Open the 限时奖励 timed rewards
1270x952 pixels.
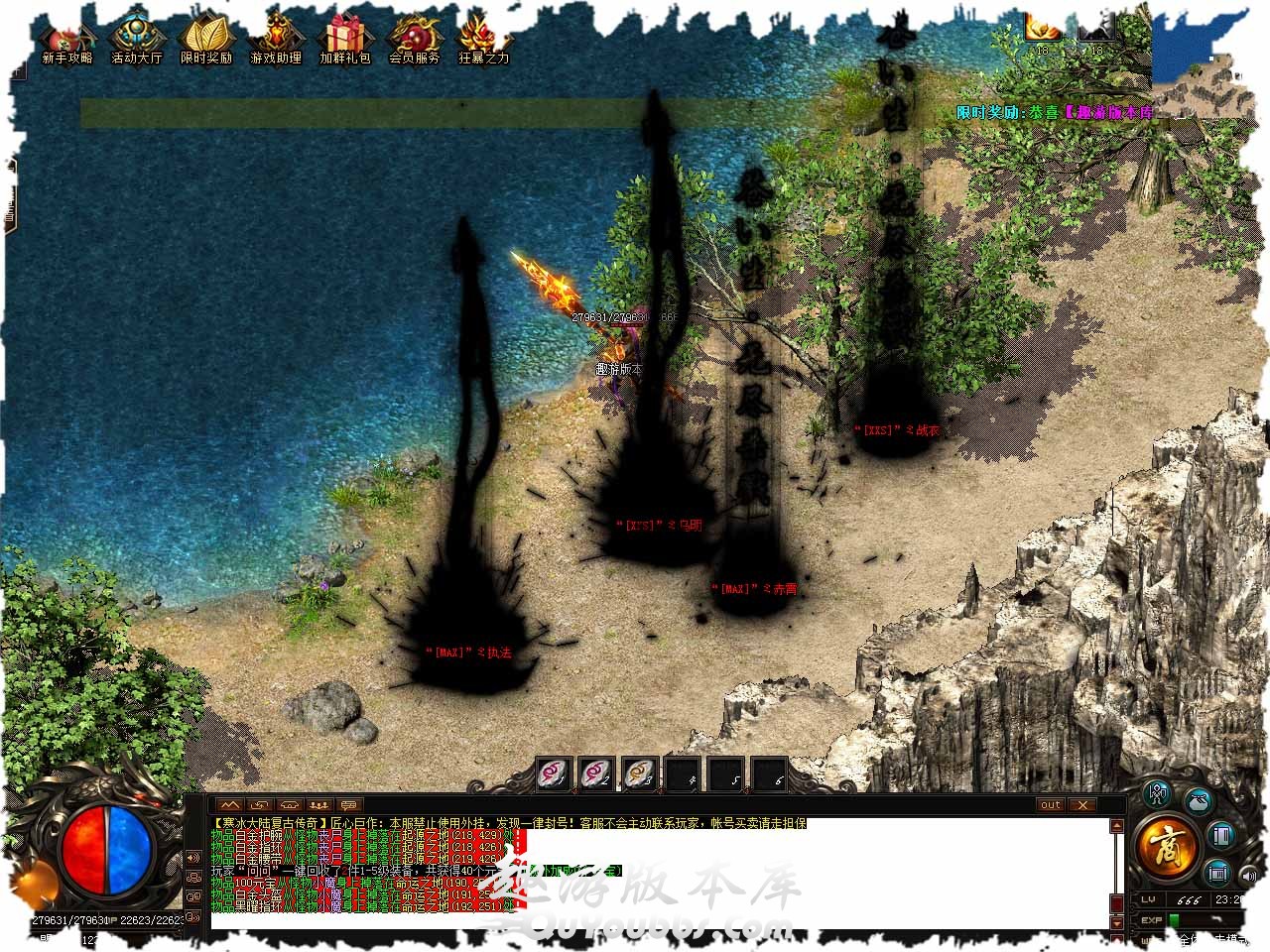click(206, 42)
